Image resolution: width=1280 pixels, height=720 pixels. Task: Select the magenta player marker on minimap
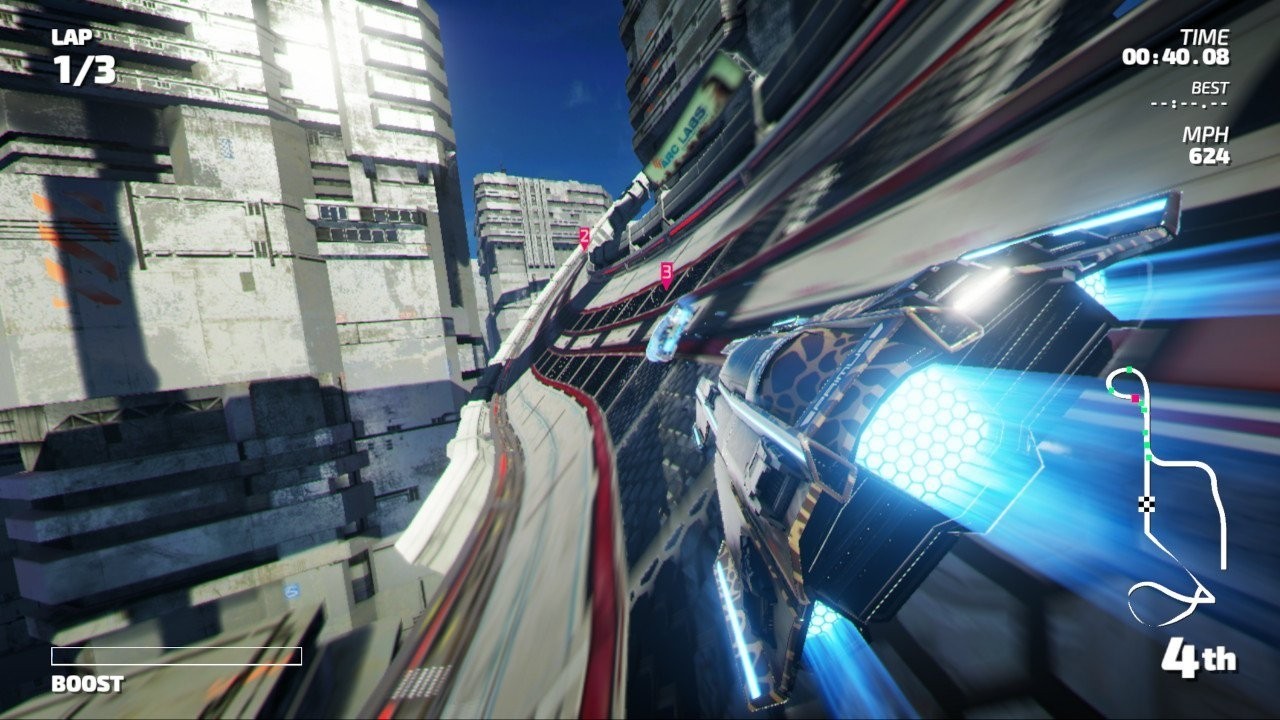[1135, 398]
